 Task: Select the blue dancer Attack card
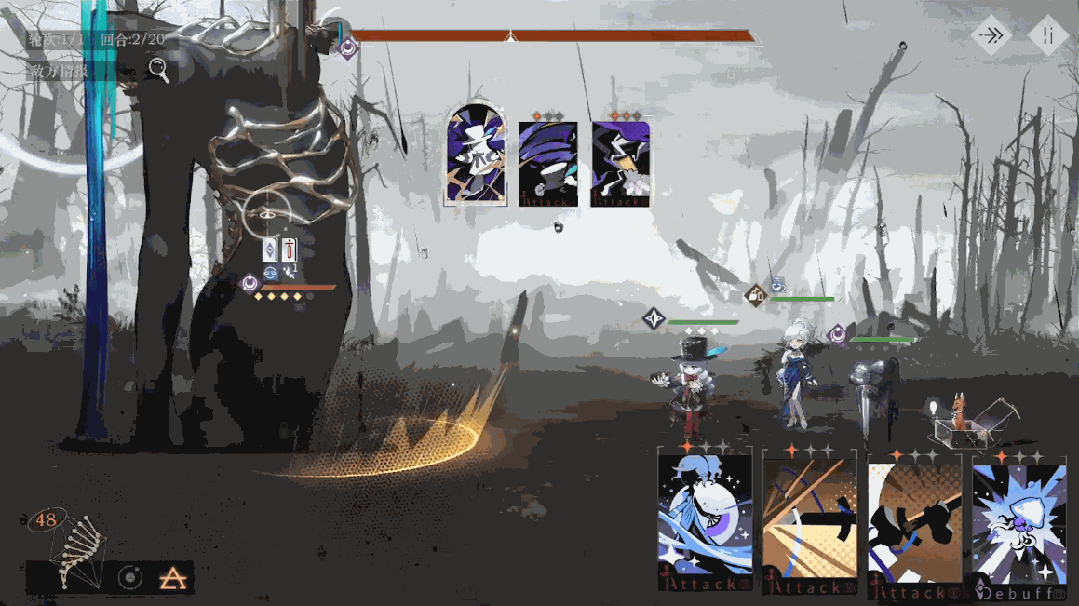(704, 522)
